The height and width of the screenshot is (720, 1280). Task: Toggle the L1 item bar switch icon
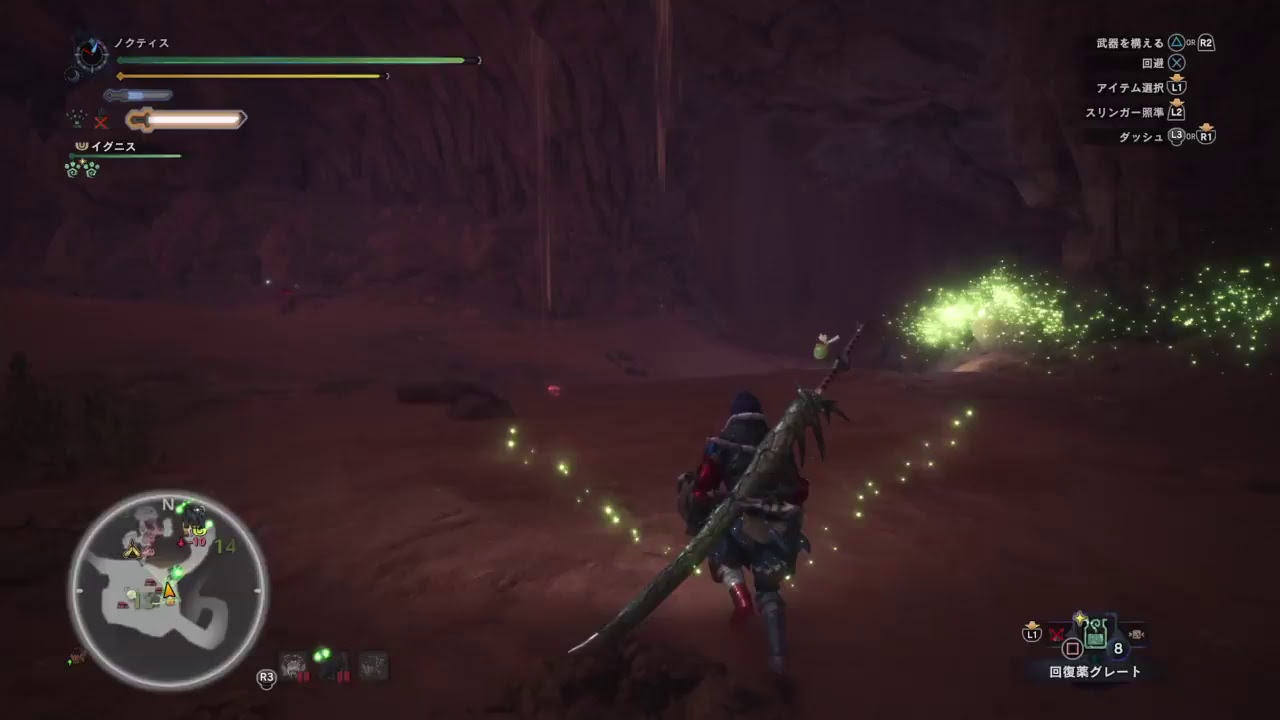1030,632
